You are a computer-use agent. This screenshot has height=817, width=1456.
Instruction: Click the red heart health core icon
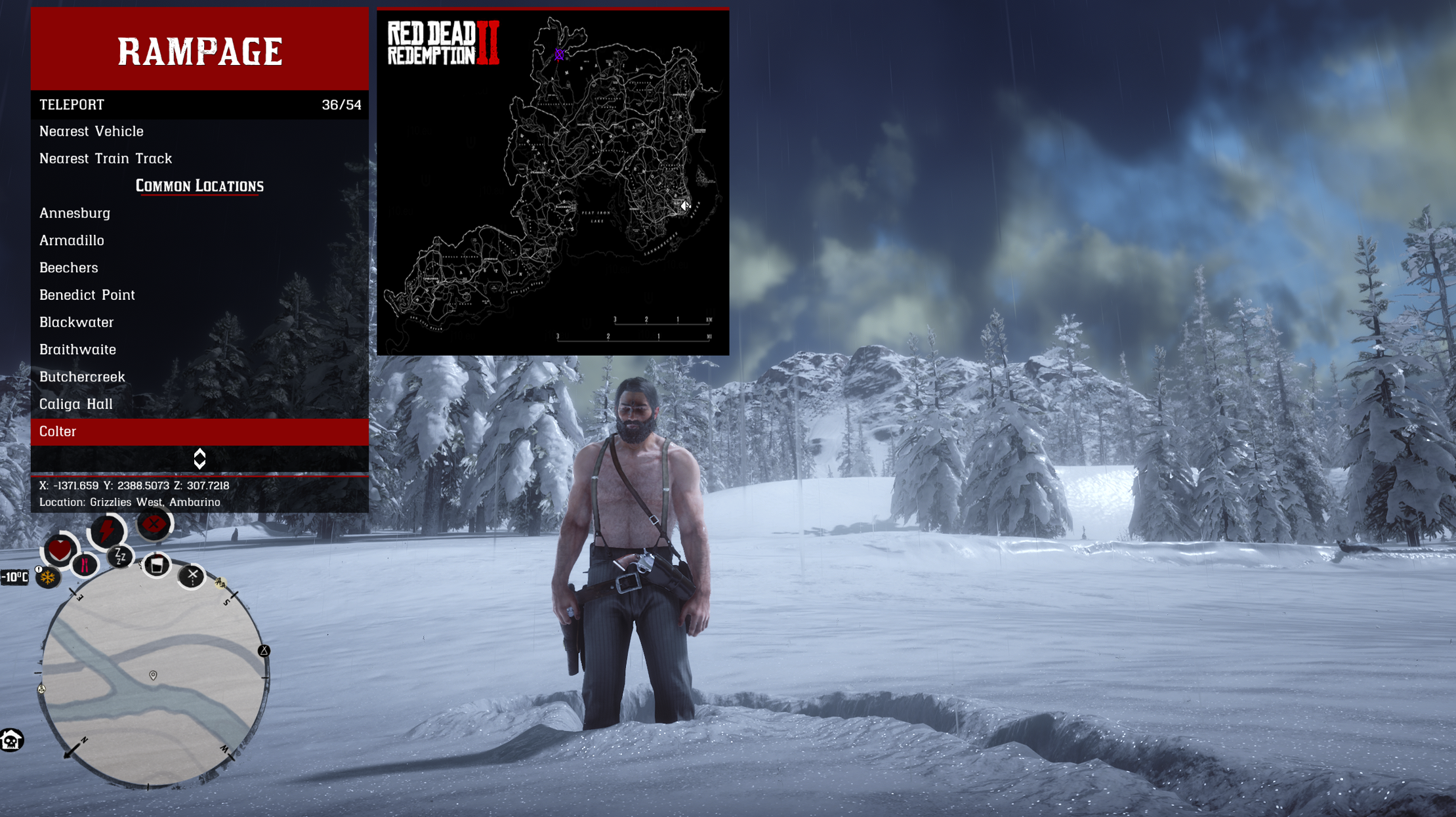[60, 549]
